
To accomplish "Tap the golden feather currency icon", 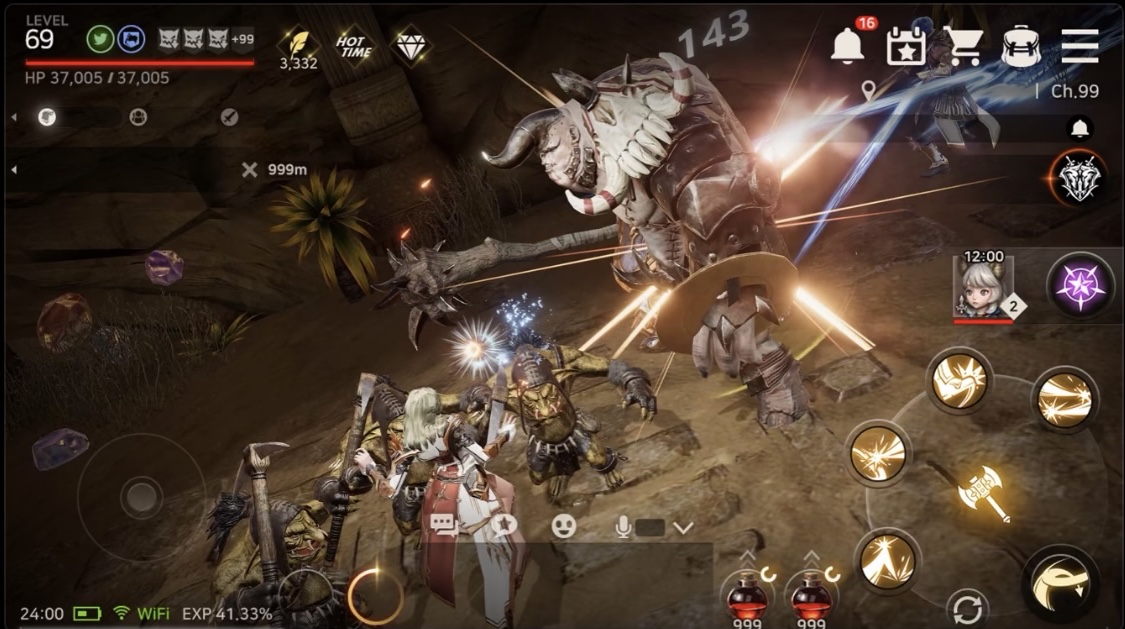I will pos(297,43).
